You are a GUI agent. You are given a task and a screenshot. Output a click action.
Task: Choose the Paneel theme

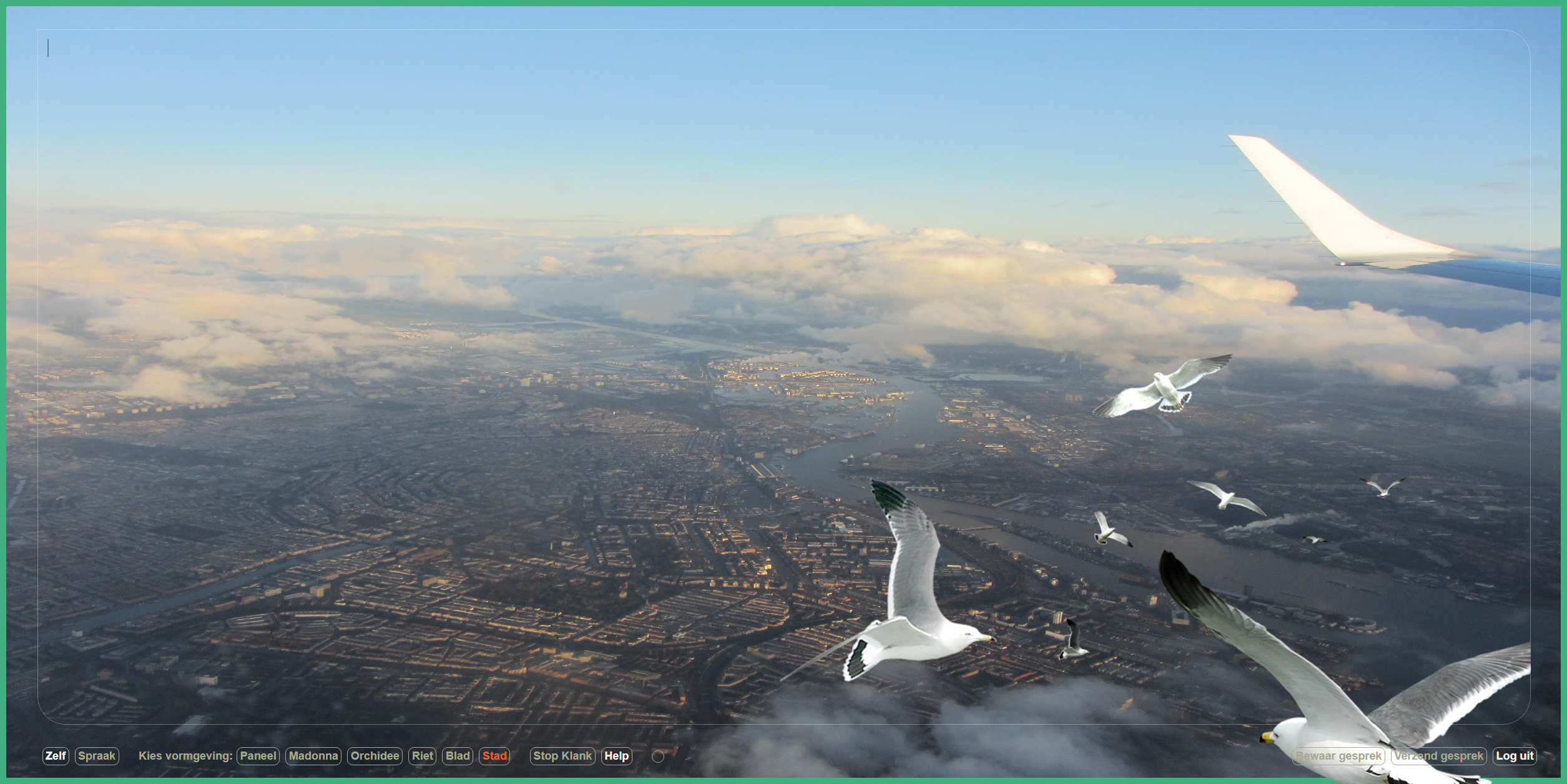pos(258,756)
